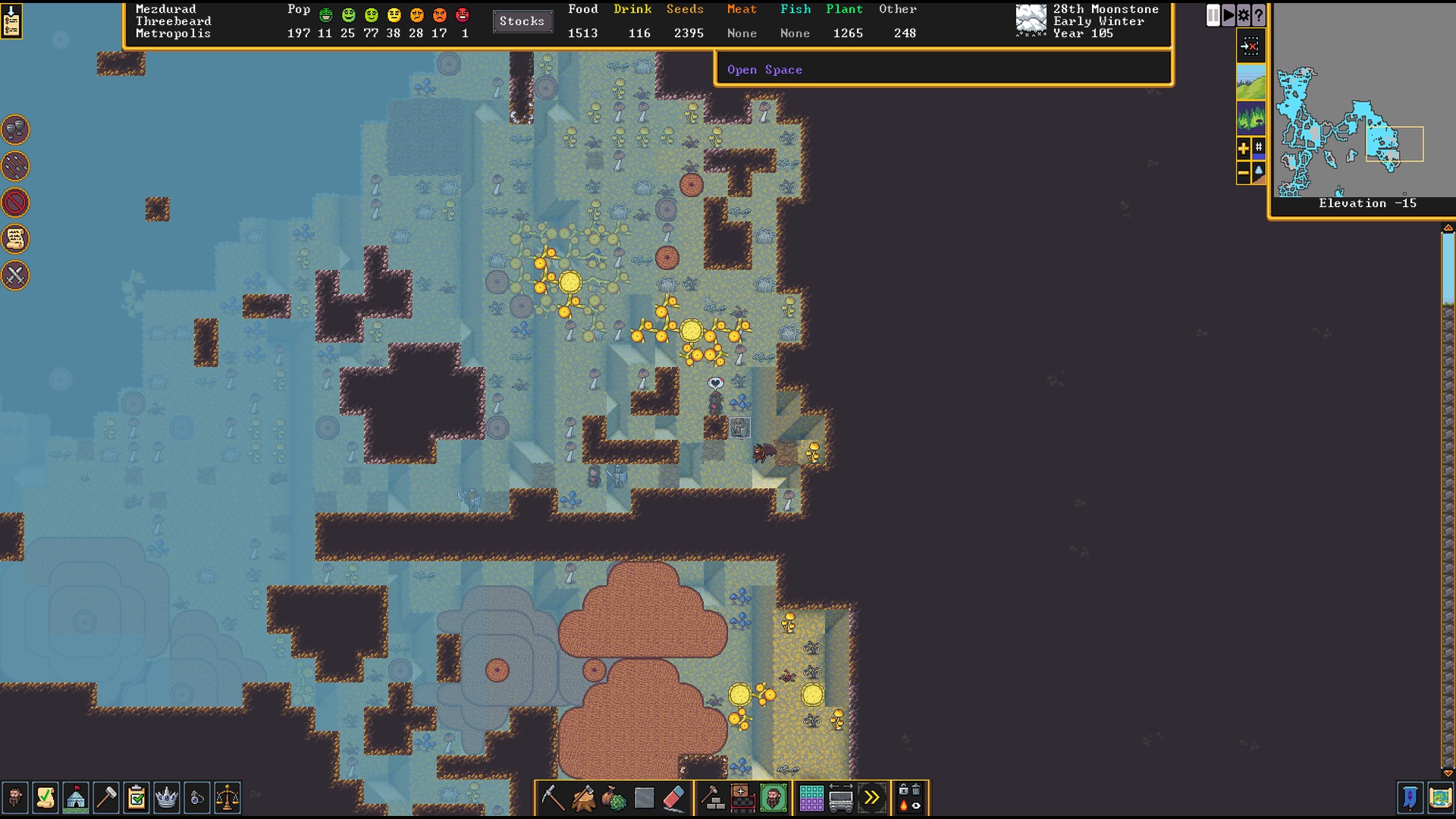Image resolution: width=1456 pixels, height=819 pixels.
Task: Select the mining pickaxe tool
Action: pos(553,798)
